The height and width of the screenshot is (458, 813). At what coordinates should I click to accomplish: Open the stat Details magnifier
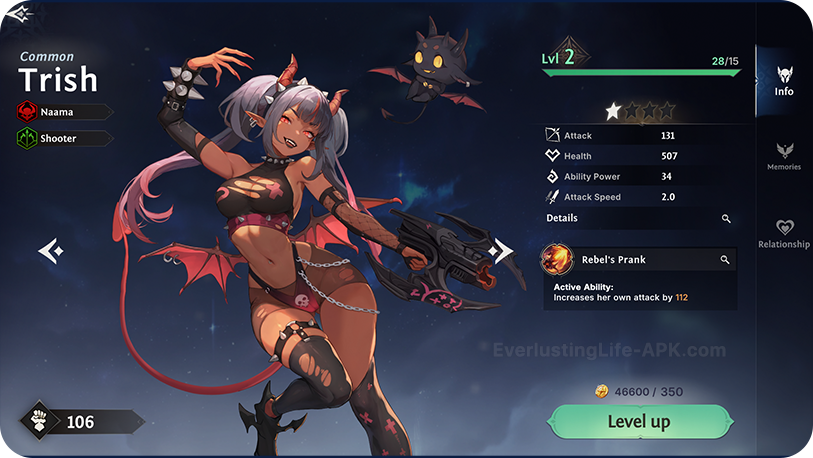727,218
